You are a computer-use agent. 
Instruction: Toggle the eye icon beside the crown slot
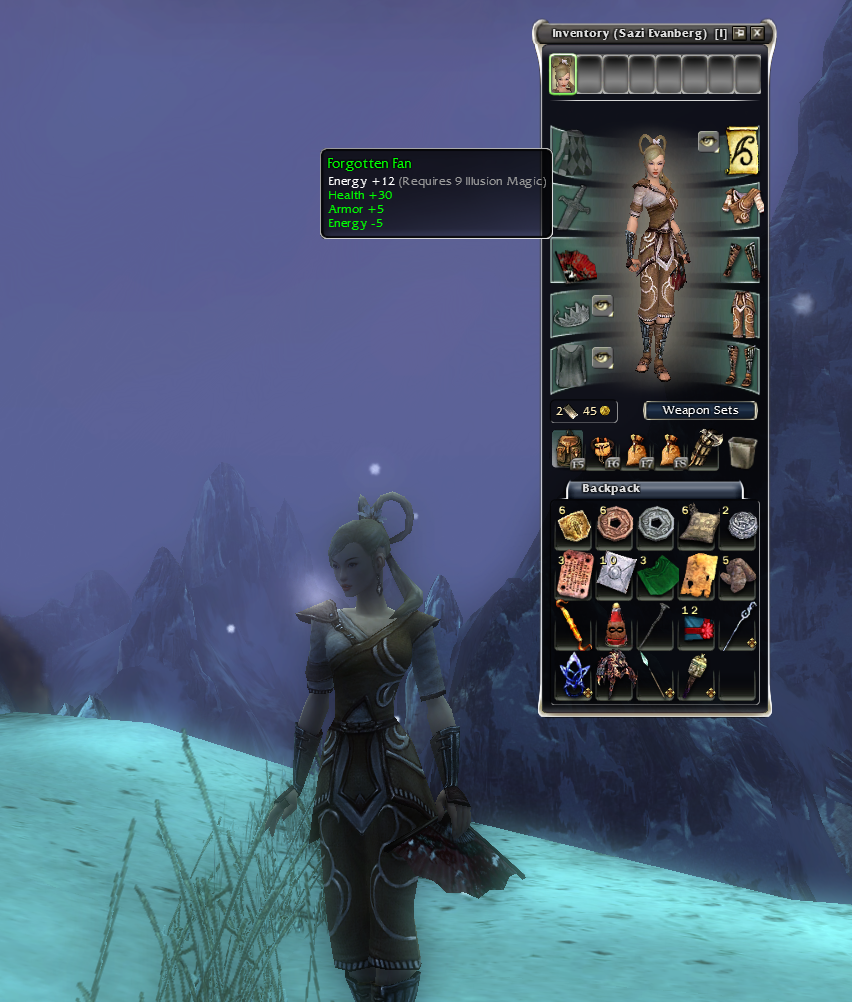coord(602,305)
